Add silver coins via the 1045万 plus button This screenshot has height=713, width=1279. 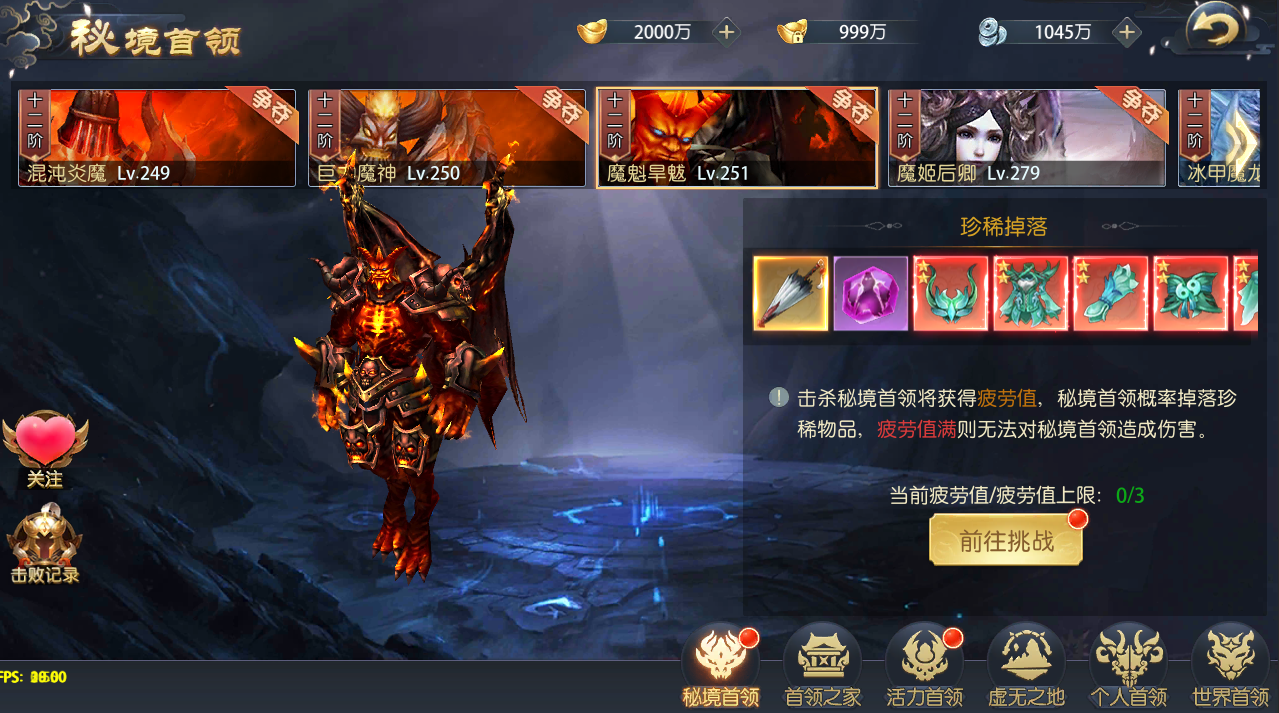1127,32
